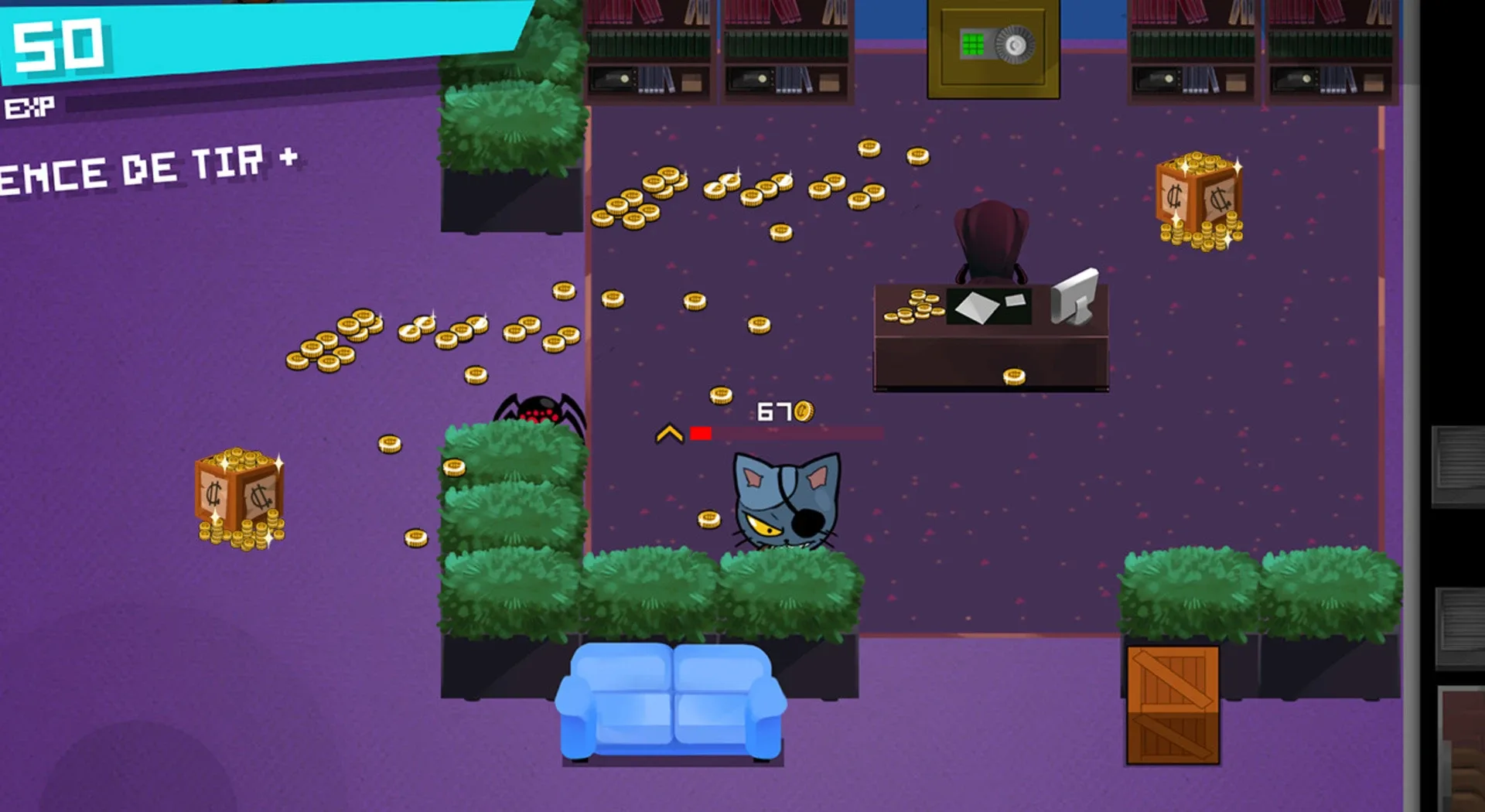
Task: Toggle the stack of coins on the desk
Action: click(913, 309)
